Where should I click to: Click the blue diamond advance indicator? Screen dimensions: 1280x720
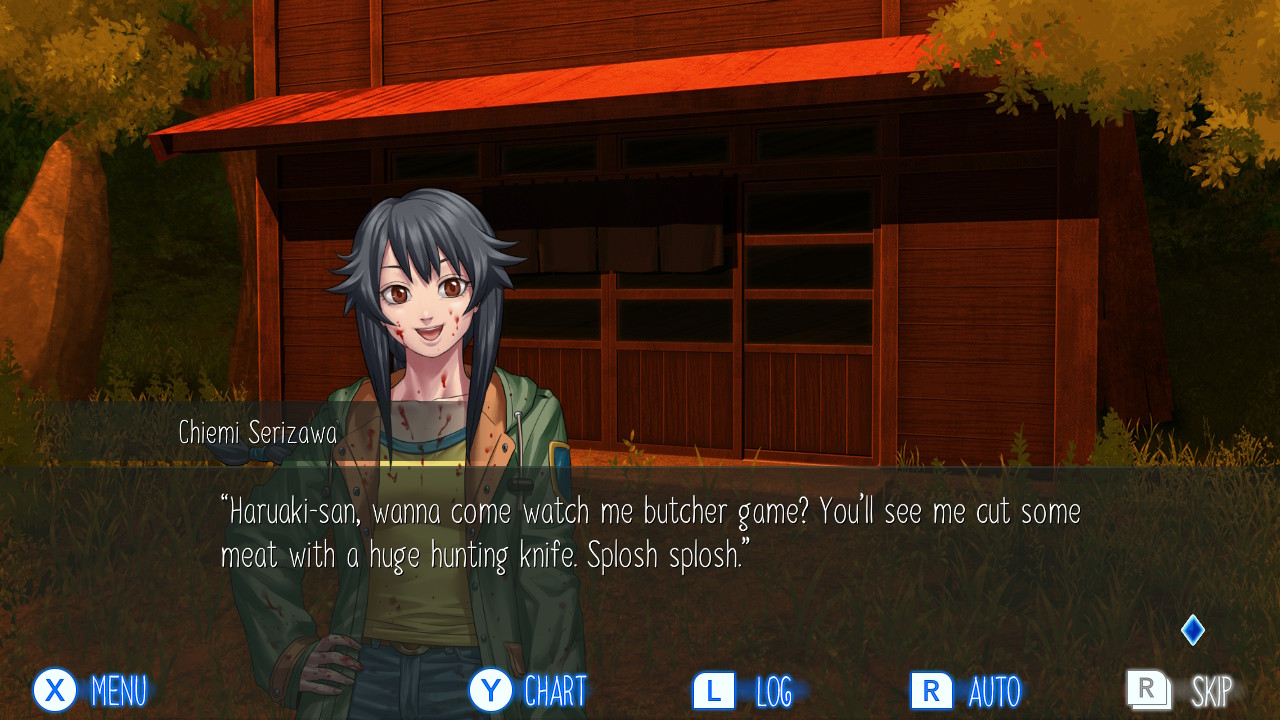[x=1192, y=630]
